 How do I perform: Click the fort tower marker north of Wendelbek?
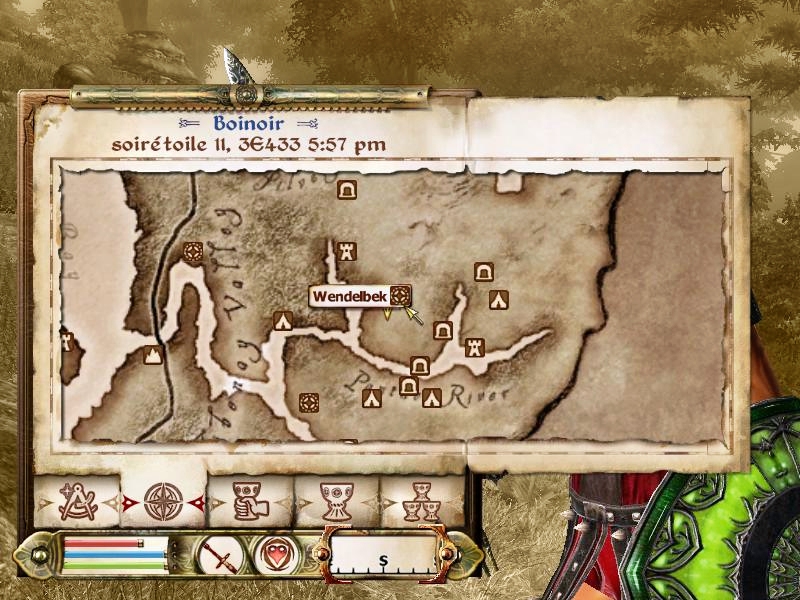(347, 249)
